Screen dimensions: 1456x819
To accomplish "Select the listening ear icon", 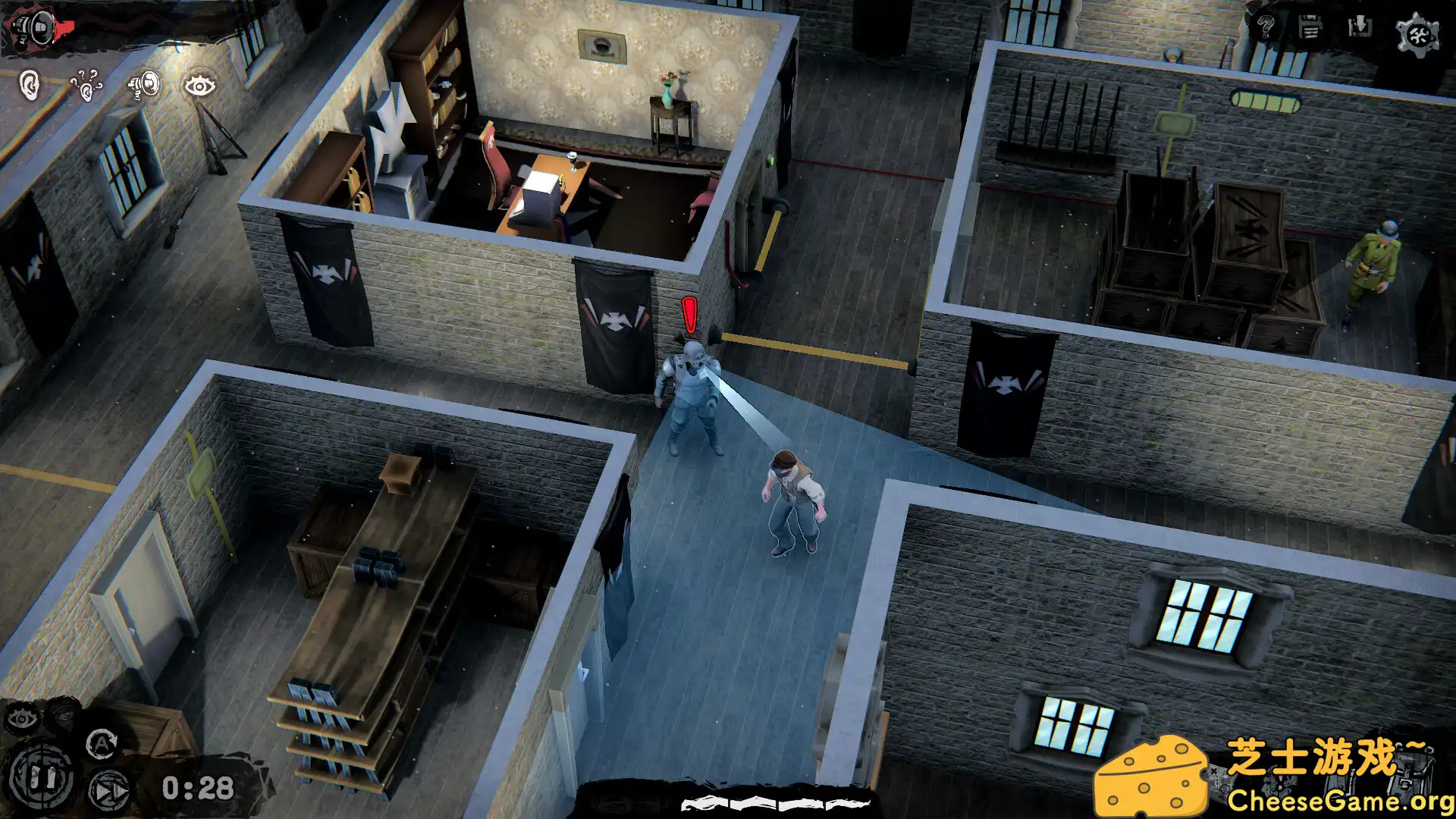I will (29, 83).
